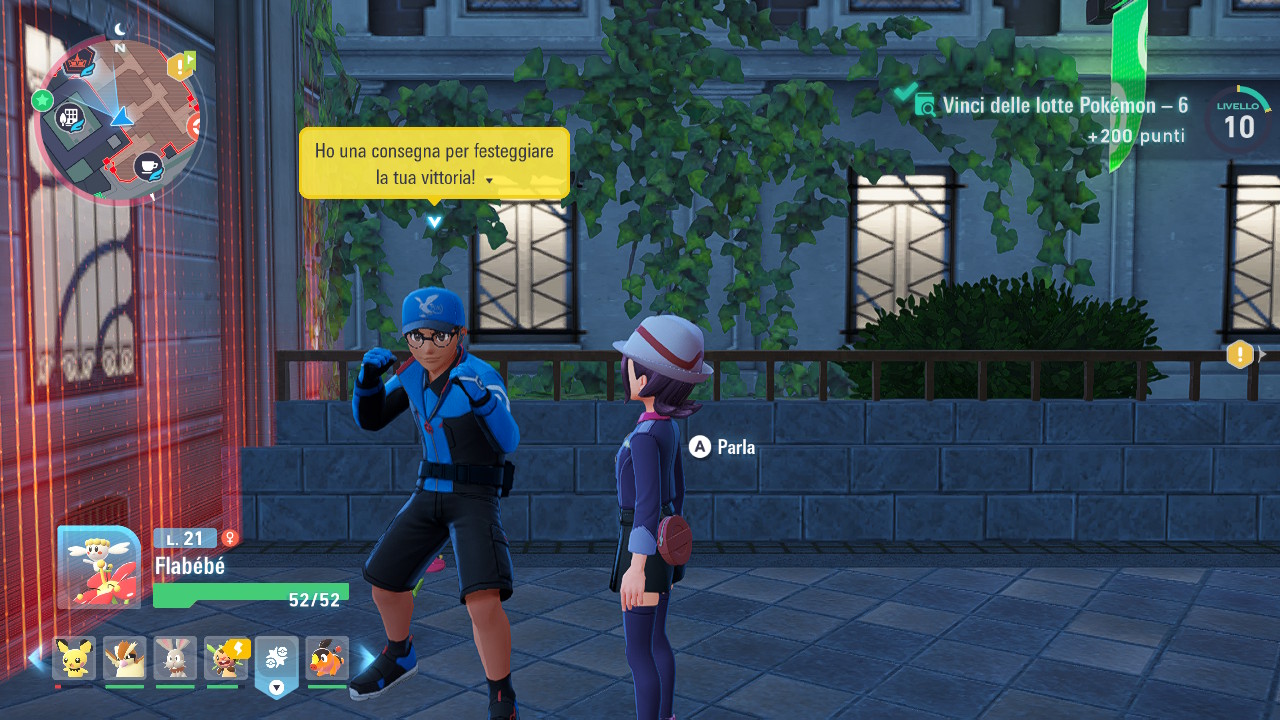
Task: Select Flabébé's active Pokémon portrait
Action: (x=98, y=567)
